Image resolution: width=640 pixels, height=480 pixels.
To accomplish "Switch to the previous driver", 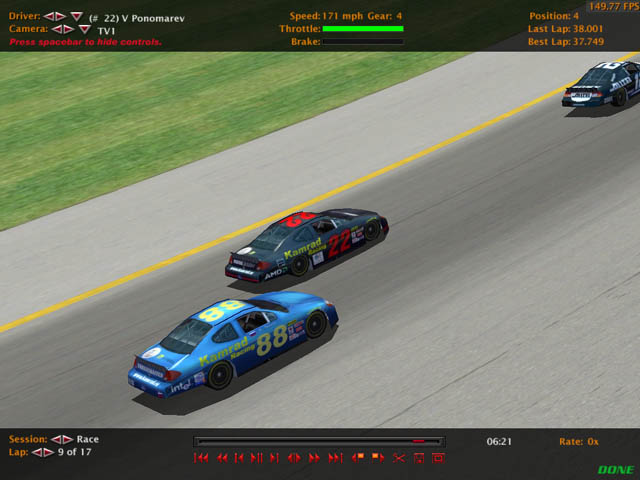I will 49,17.
